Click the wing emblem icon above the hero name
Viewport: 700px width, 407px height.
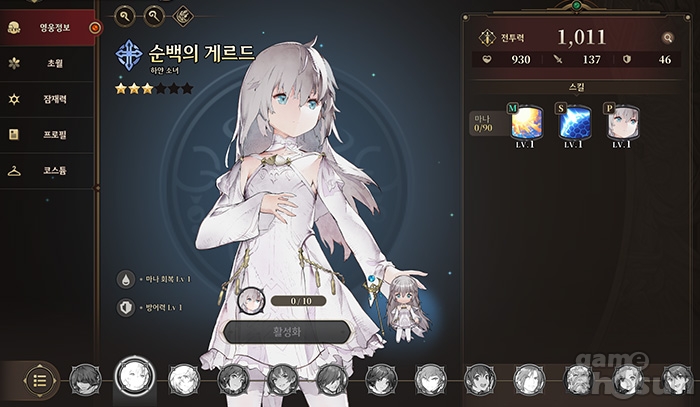click(x=183, y=15)
